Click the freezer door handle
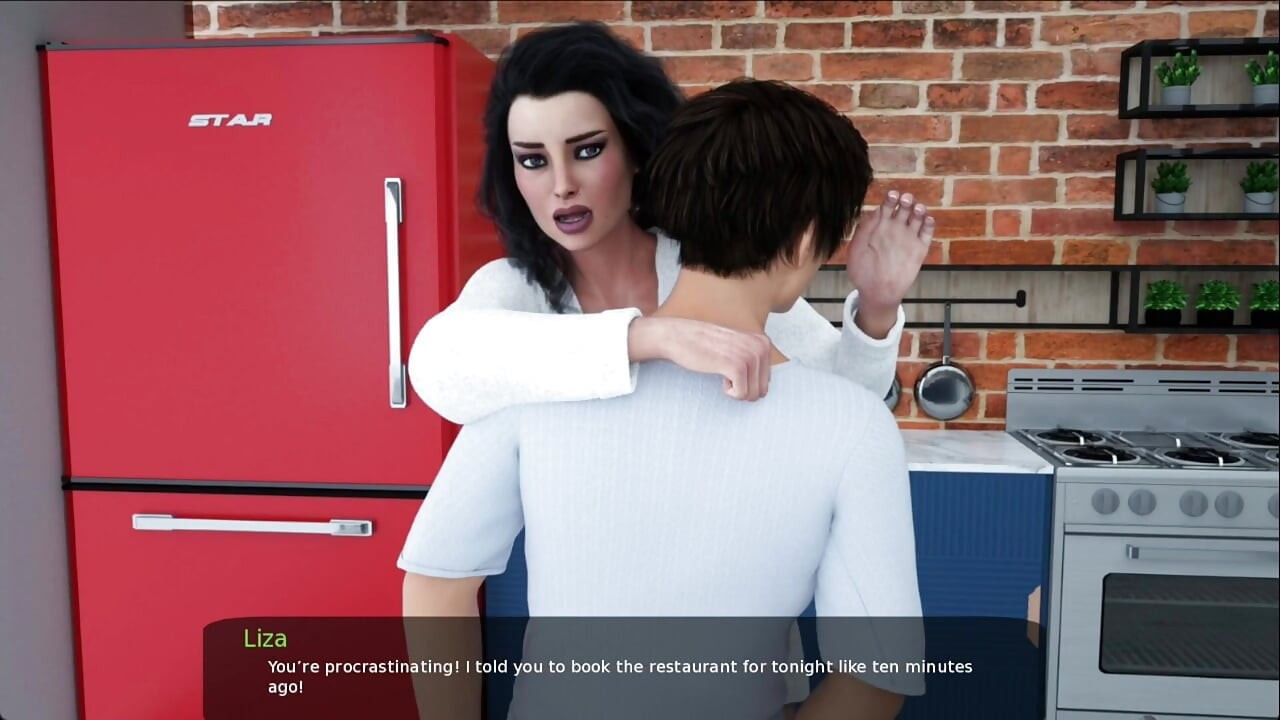1280x720 pixels. click(x=250, y=527)
